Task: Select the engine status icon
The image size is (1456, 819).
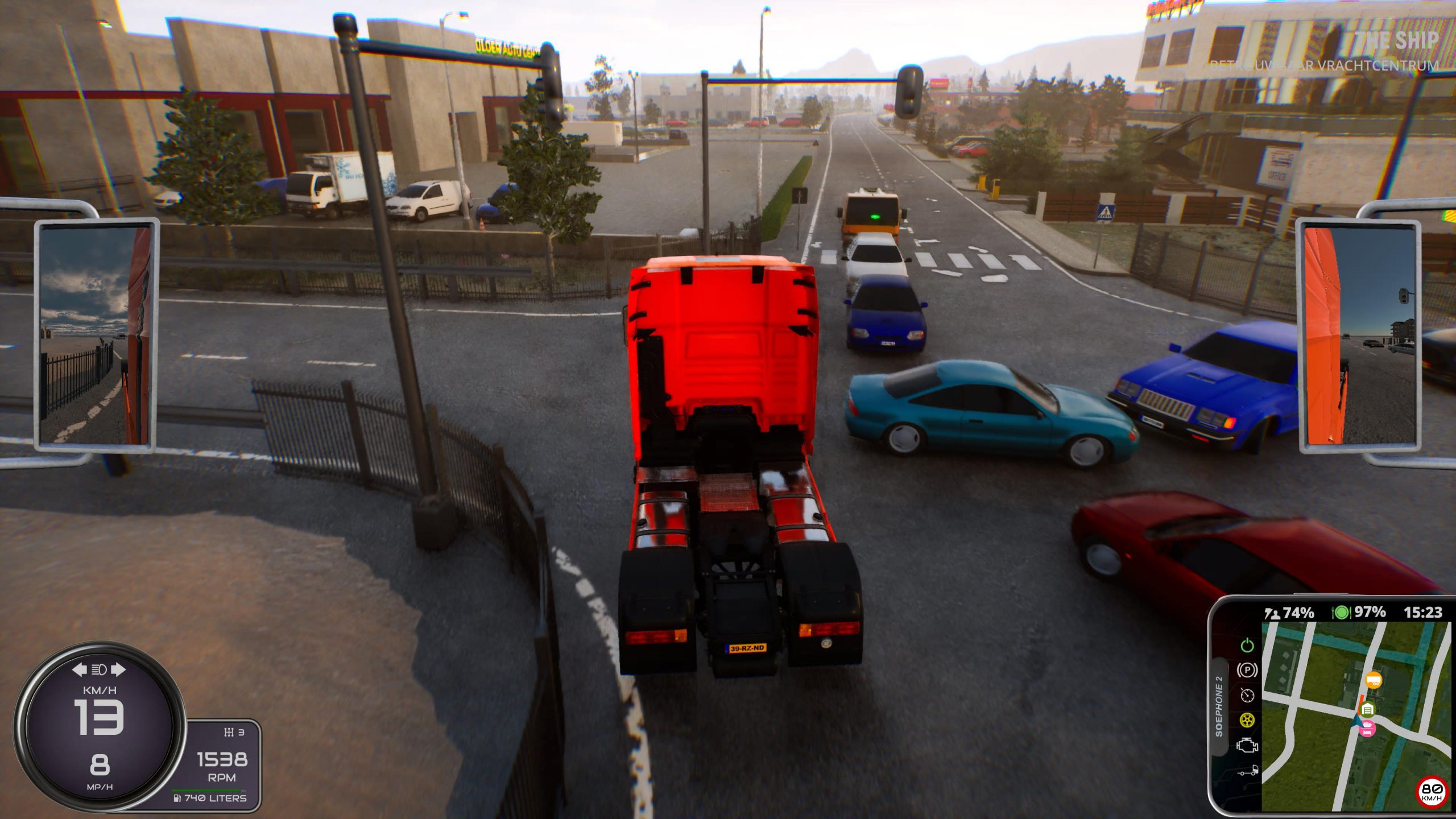Action: [1247, 746]
